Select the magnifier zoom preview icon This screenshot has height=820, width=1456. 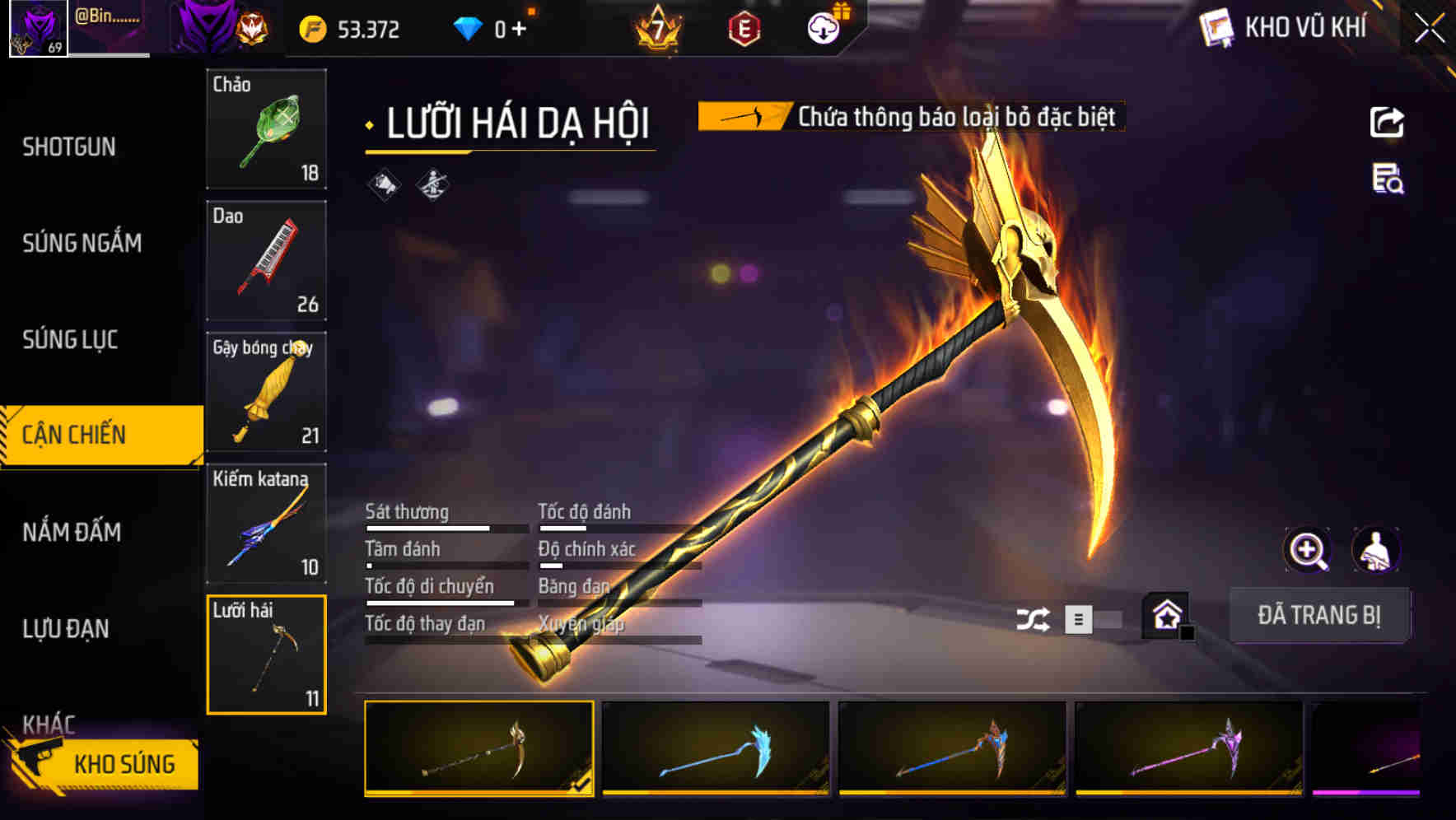click(x=1308, y=550)
